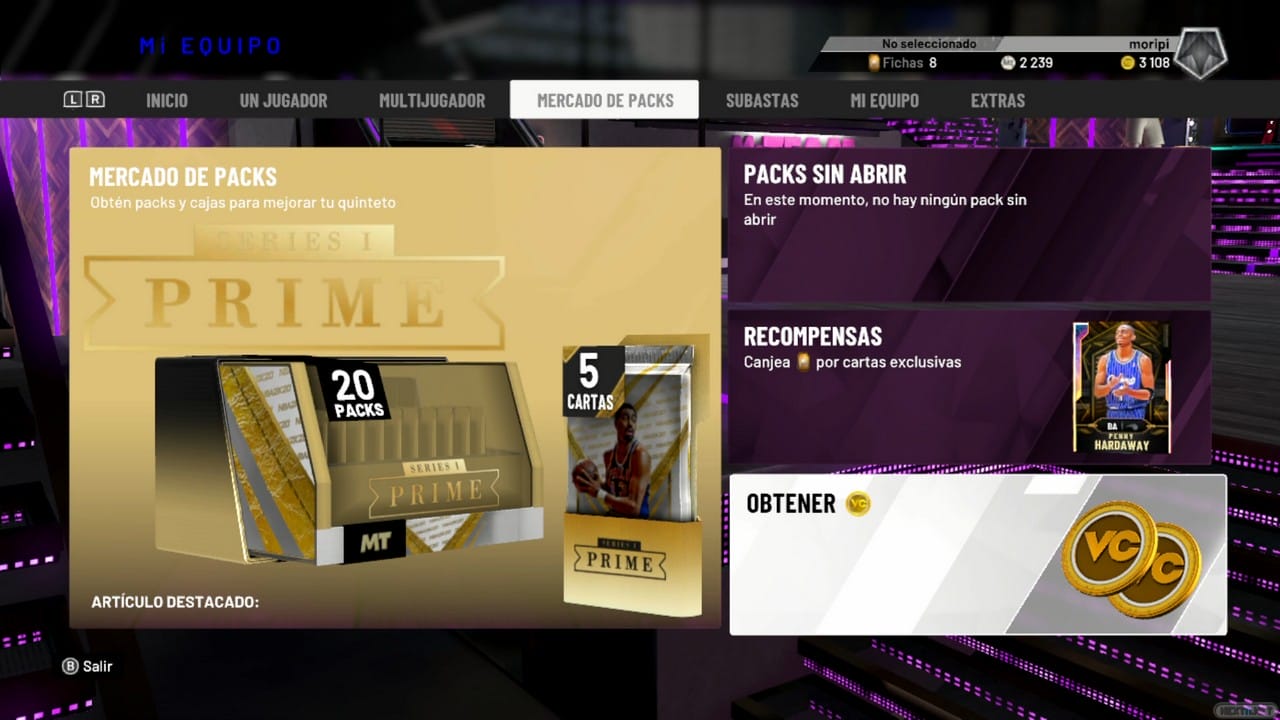View the Penny Hardaway reward card

click(x=1121, y=388)
